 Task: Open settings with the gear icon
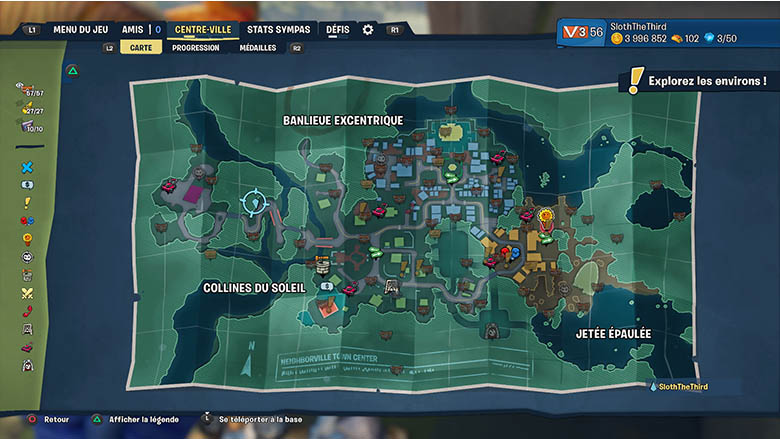[x=368, y=30]
